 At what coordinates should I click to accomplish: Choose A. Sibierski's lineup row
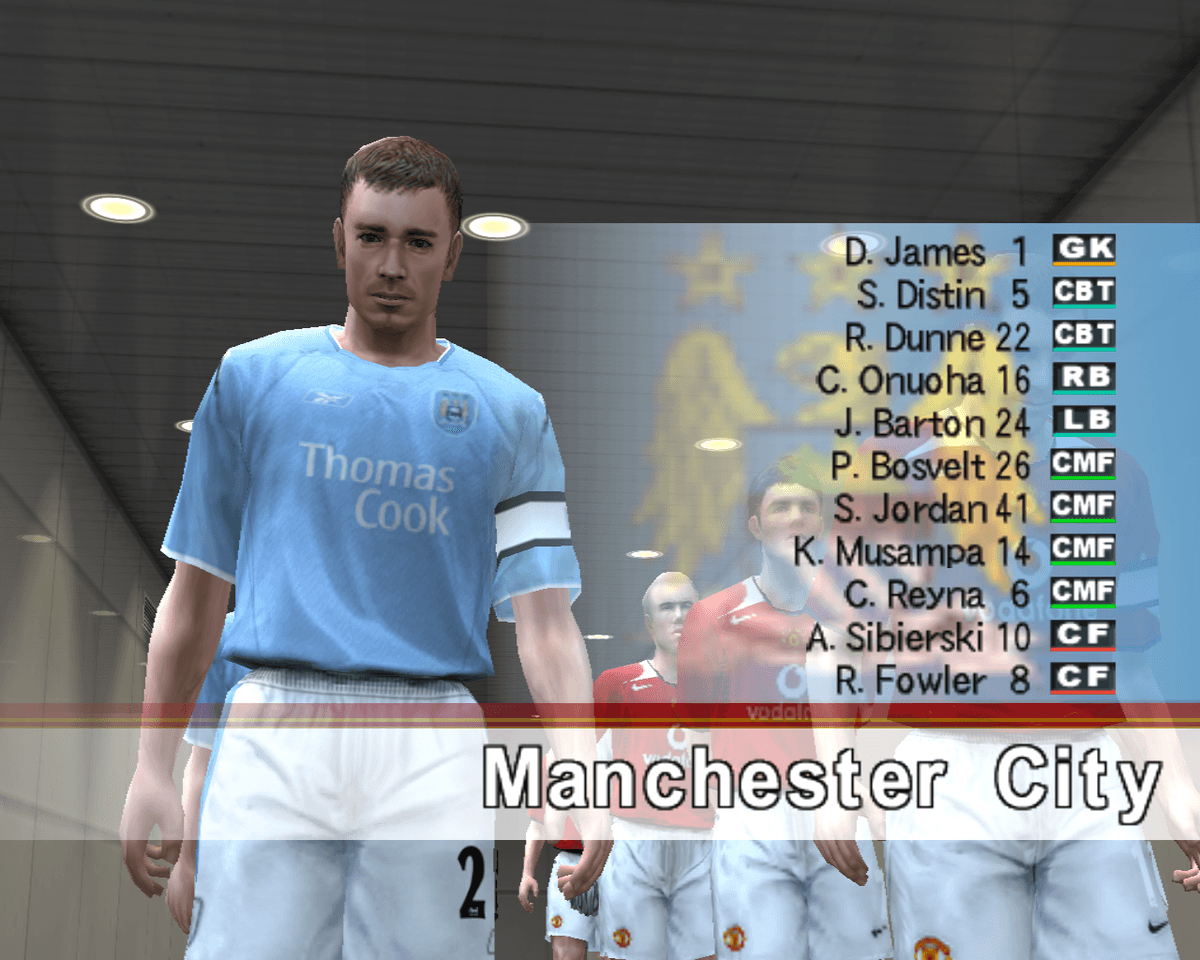917,638
